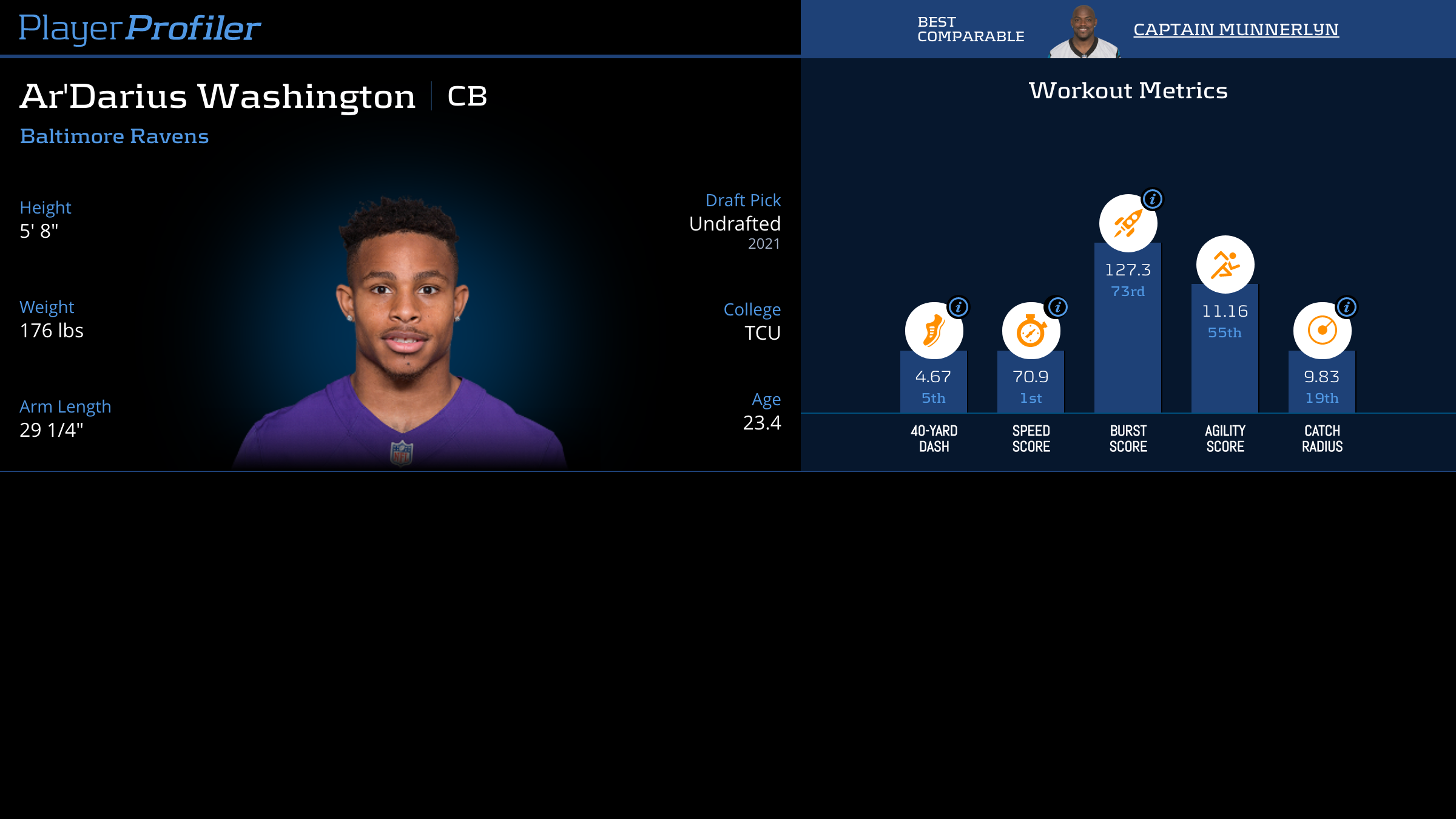Show info for the Speed Score metric
The image size is (1456, 819).
pos(1058,307)
